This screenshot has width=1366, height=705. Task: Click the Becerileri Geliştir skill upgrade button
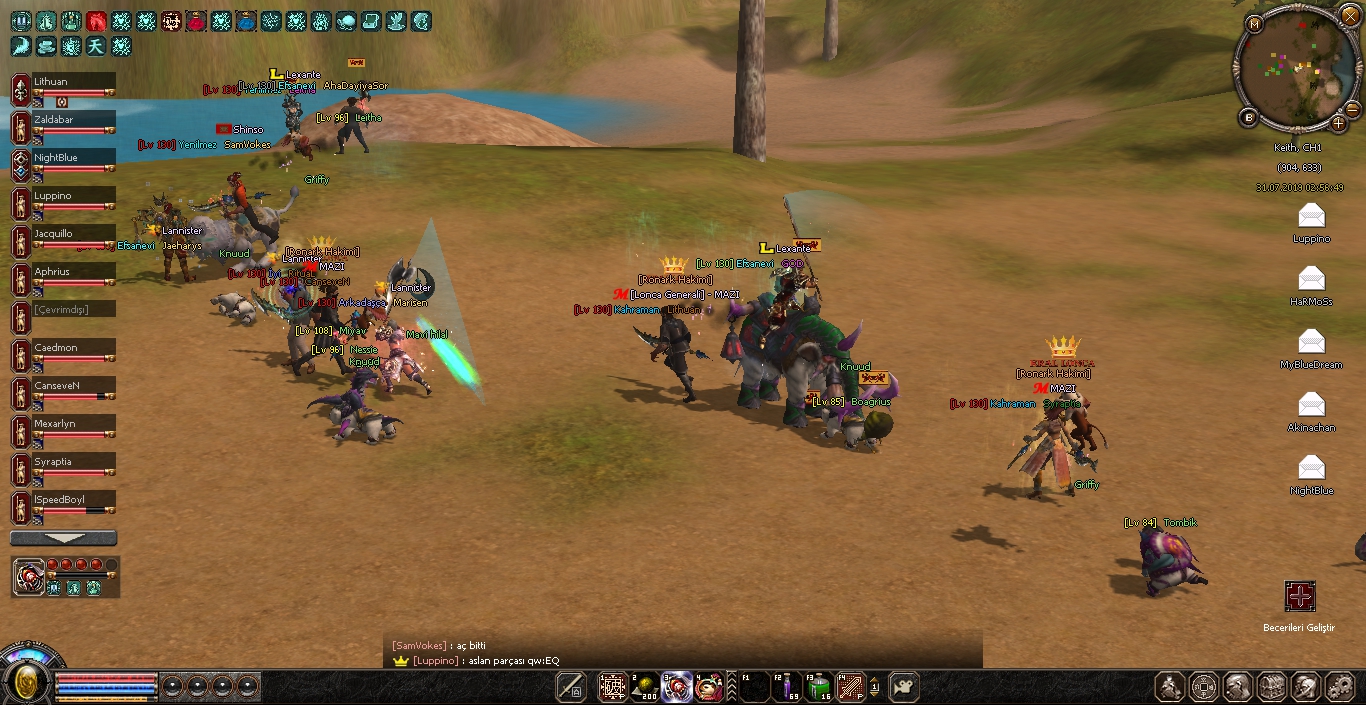pos(1300,597)
